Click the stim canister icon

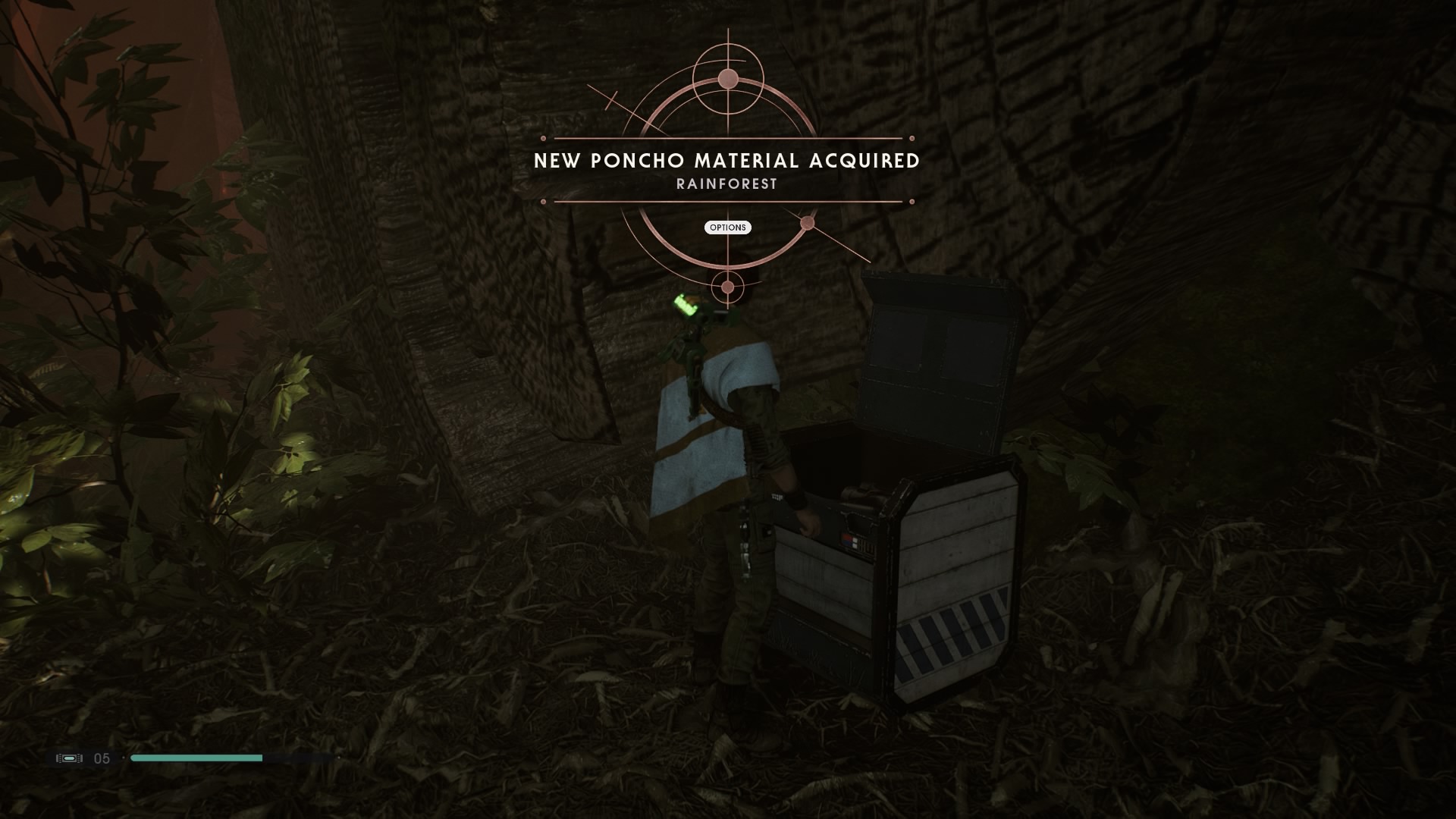(x=68, y=758)
